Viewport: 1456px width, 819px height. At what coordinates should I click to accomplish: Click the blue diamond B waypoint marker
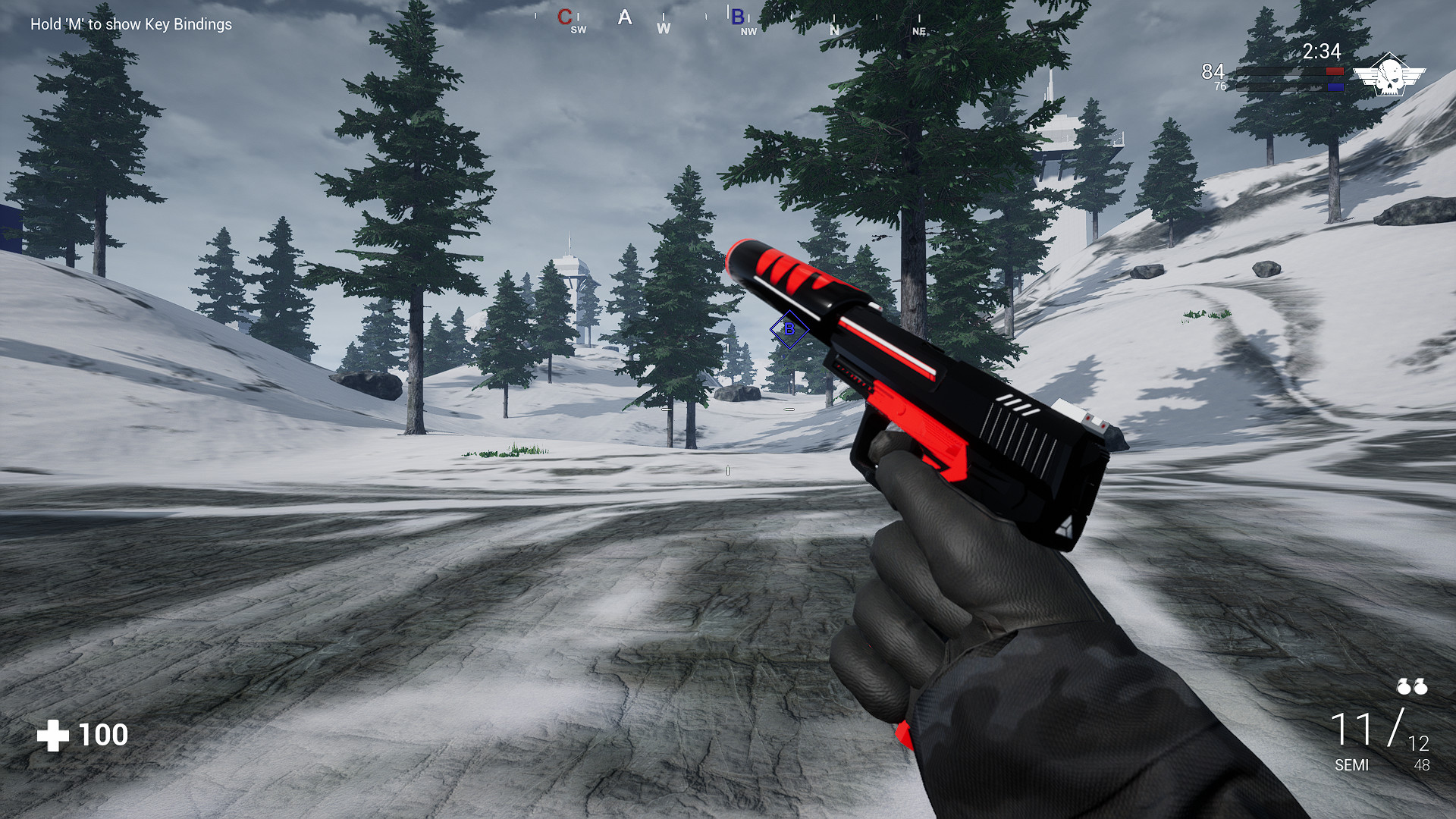789,330
